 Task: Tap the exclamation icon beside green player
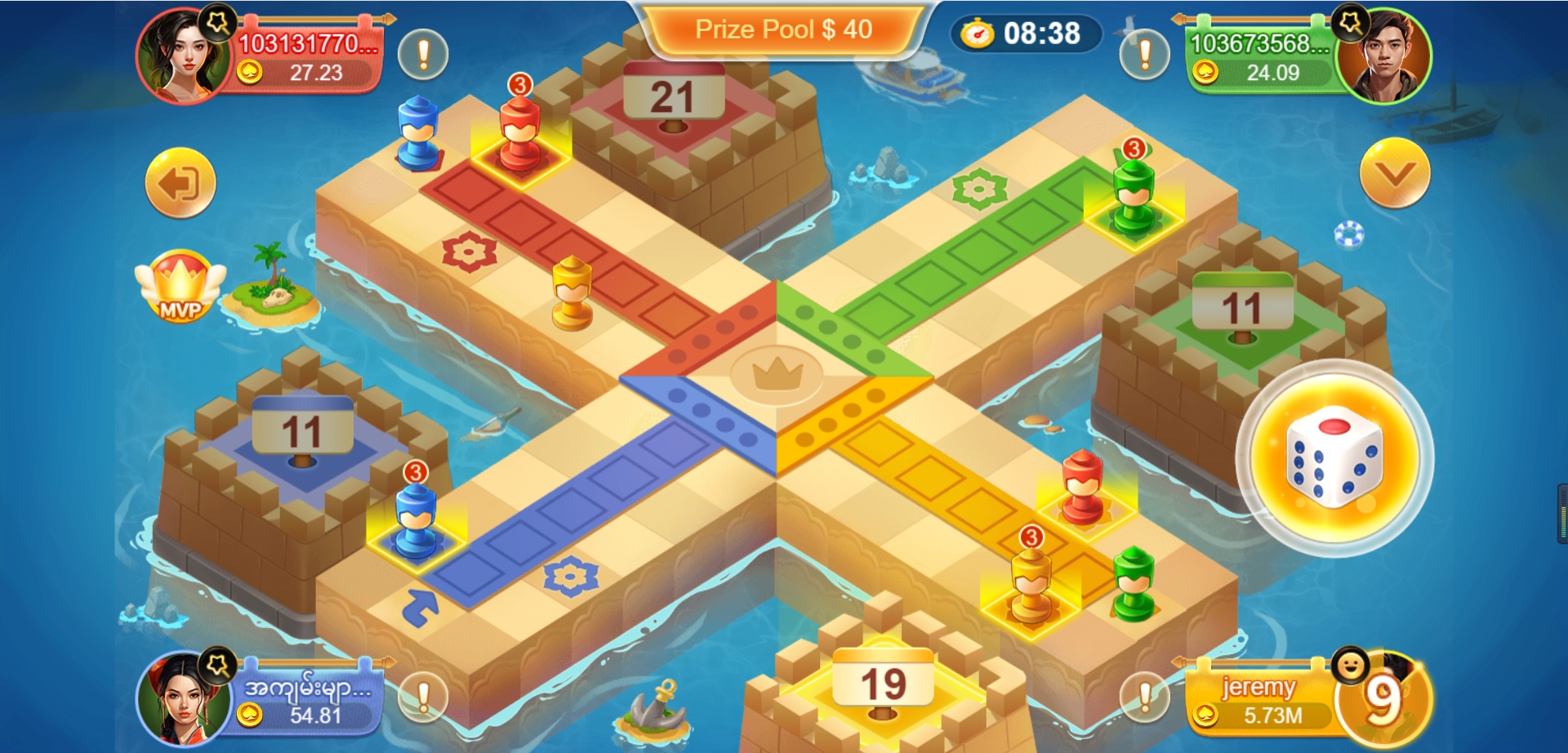pyautogui.click(x=1144, y=55)
